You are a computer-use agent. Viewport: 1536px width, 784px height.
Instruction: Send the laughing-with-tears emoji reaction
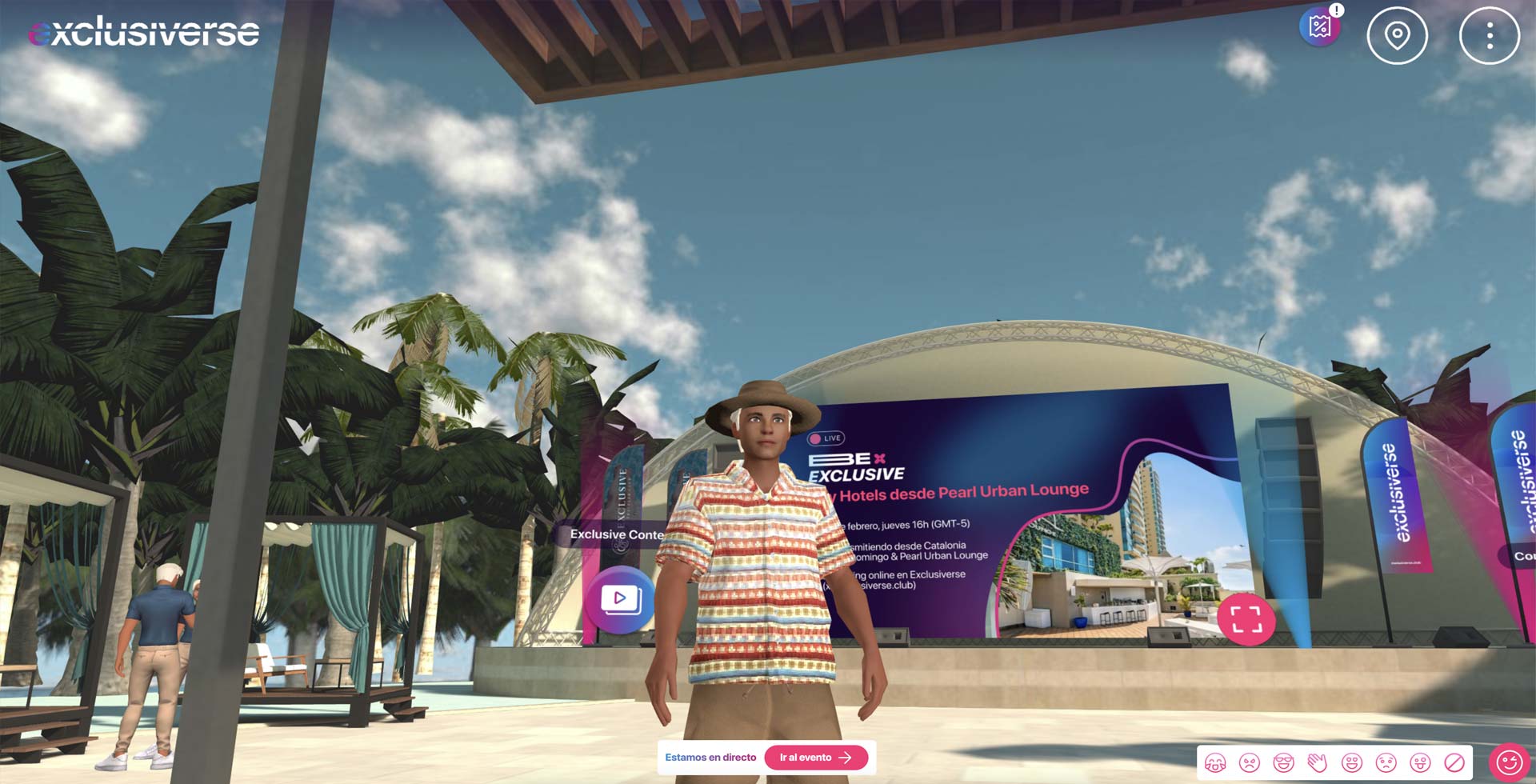coord(1215,763)
